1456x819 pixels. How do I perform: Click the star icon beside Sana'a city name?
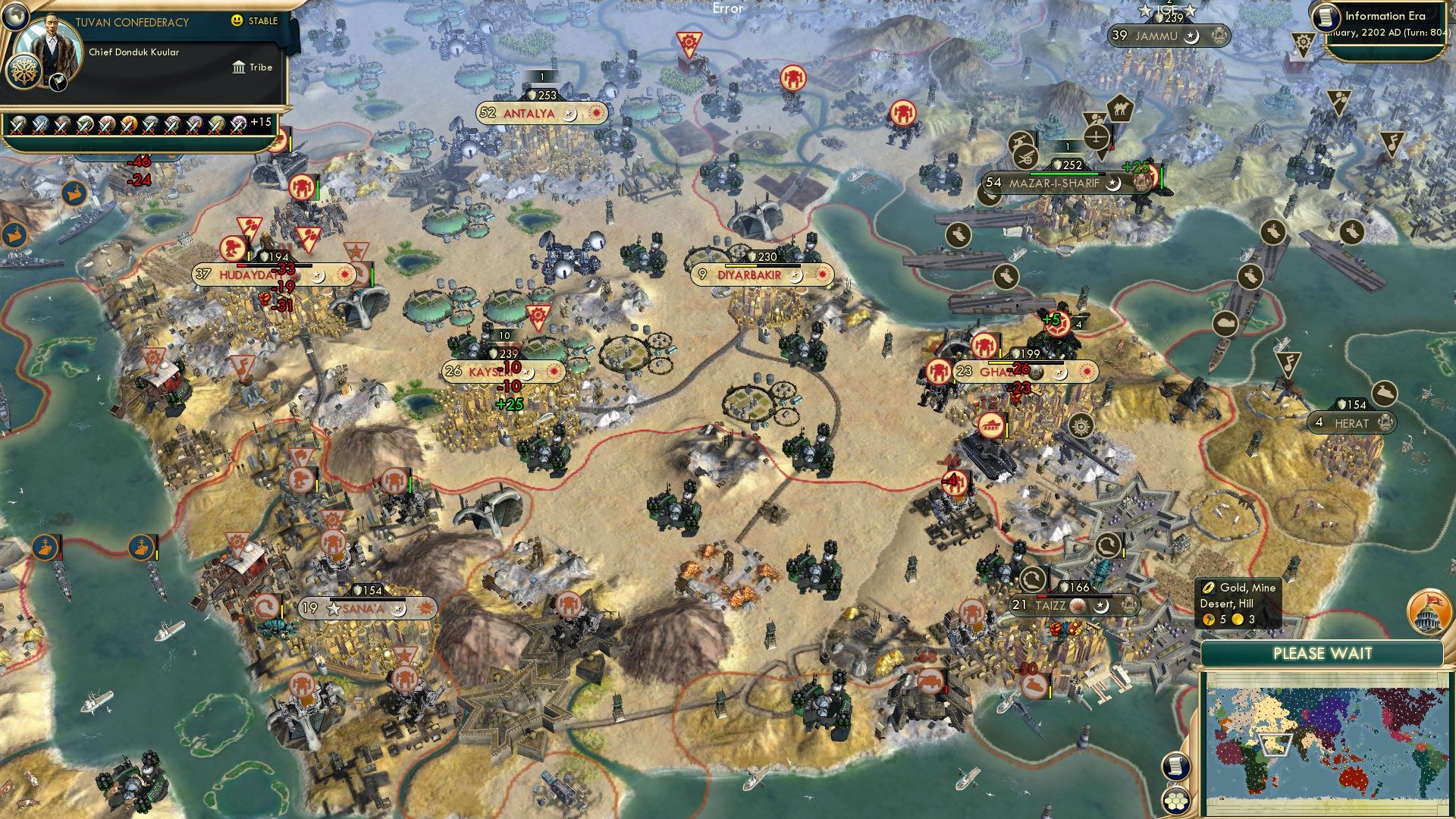pos(332,608)
